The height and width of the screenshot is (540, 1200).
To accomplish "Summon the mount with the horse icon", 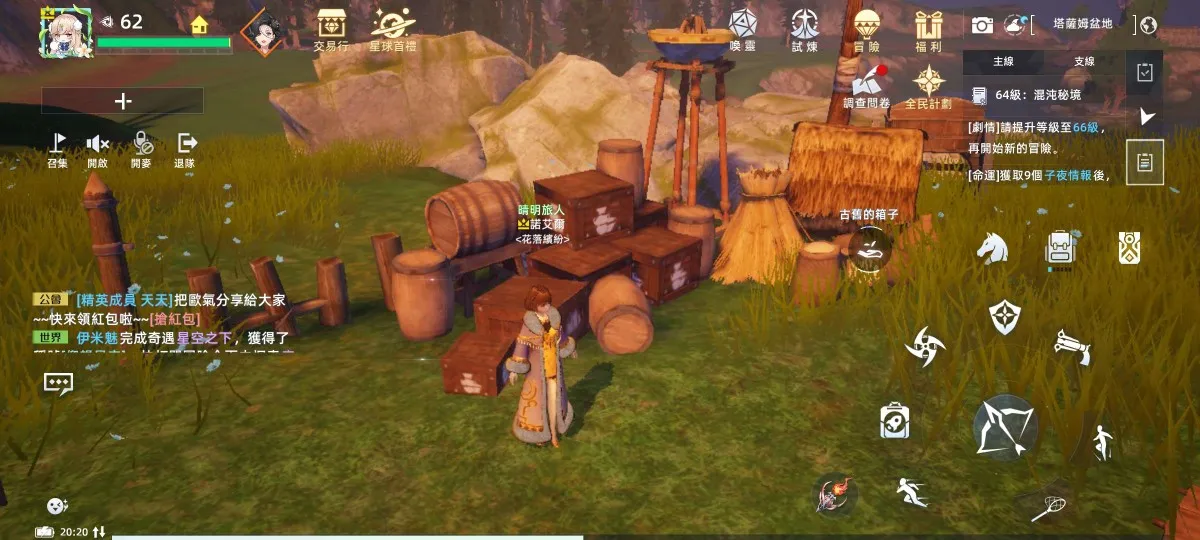I will [x=991, y=247].
